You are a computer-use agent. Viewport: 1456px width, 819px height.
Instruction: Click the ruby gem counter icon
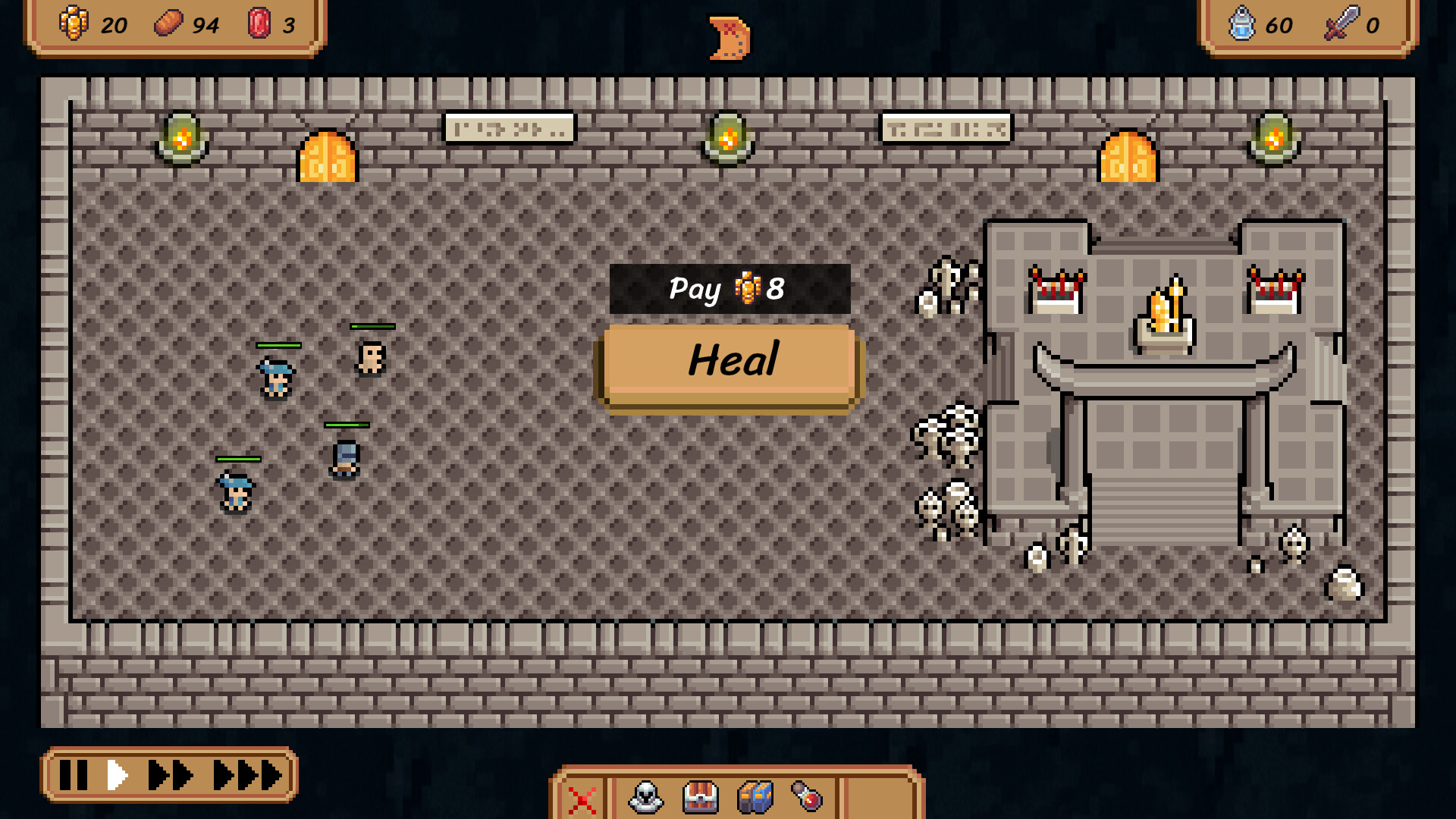(260, 24)
